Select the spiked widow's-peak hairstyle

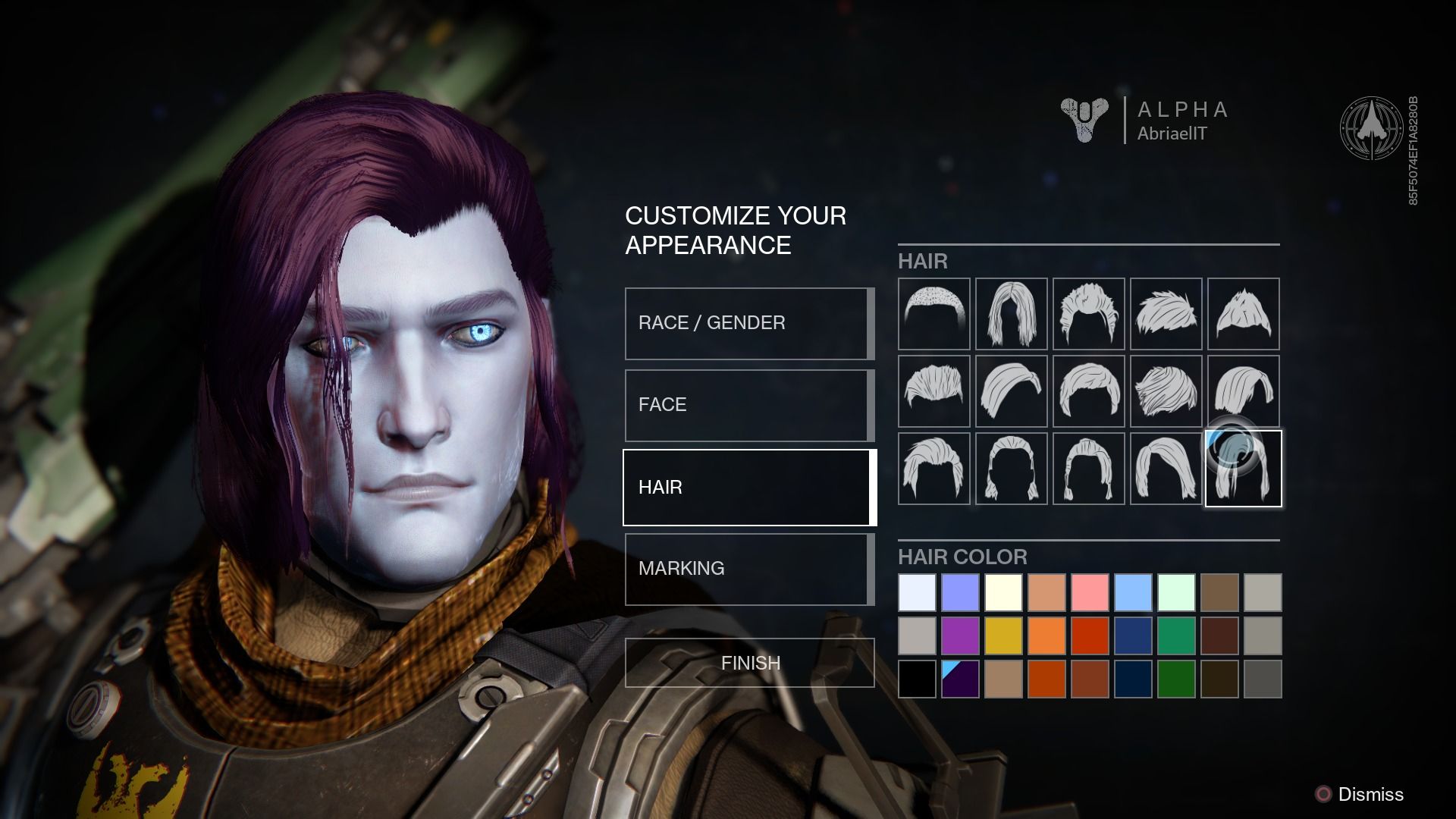(1243, 315)
